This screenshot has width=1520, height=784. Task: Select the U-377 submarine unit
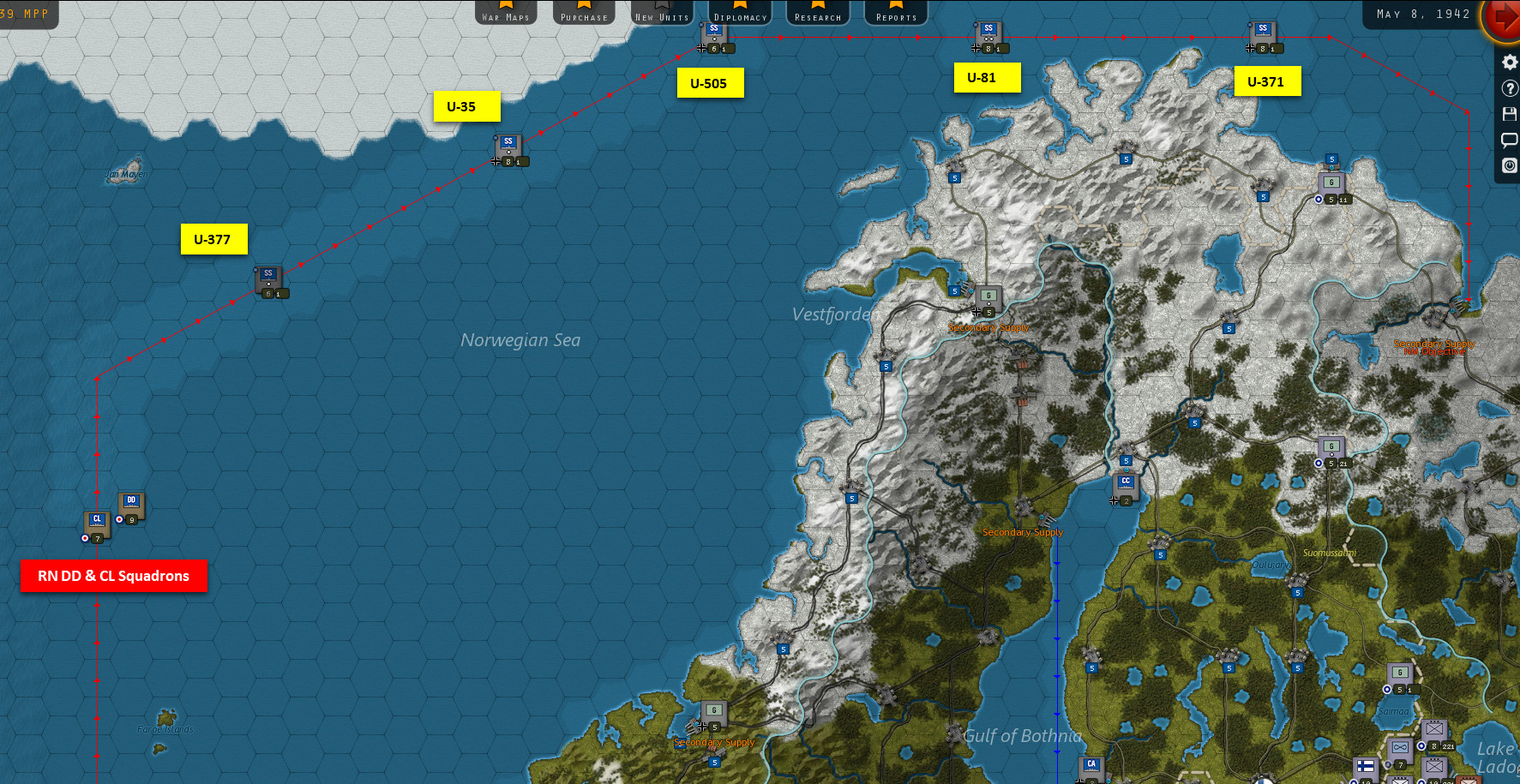click(x=268, y=279)
